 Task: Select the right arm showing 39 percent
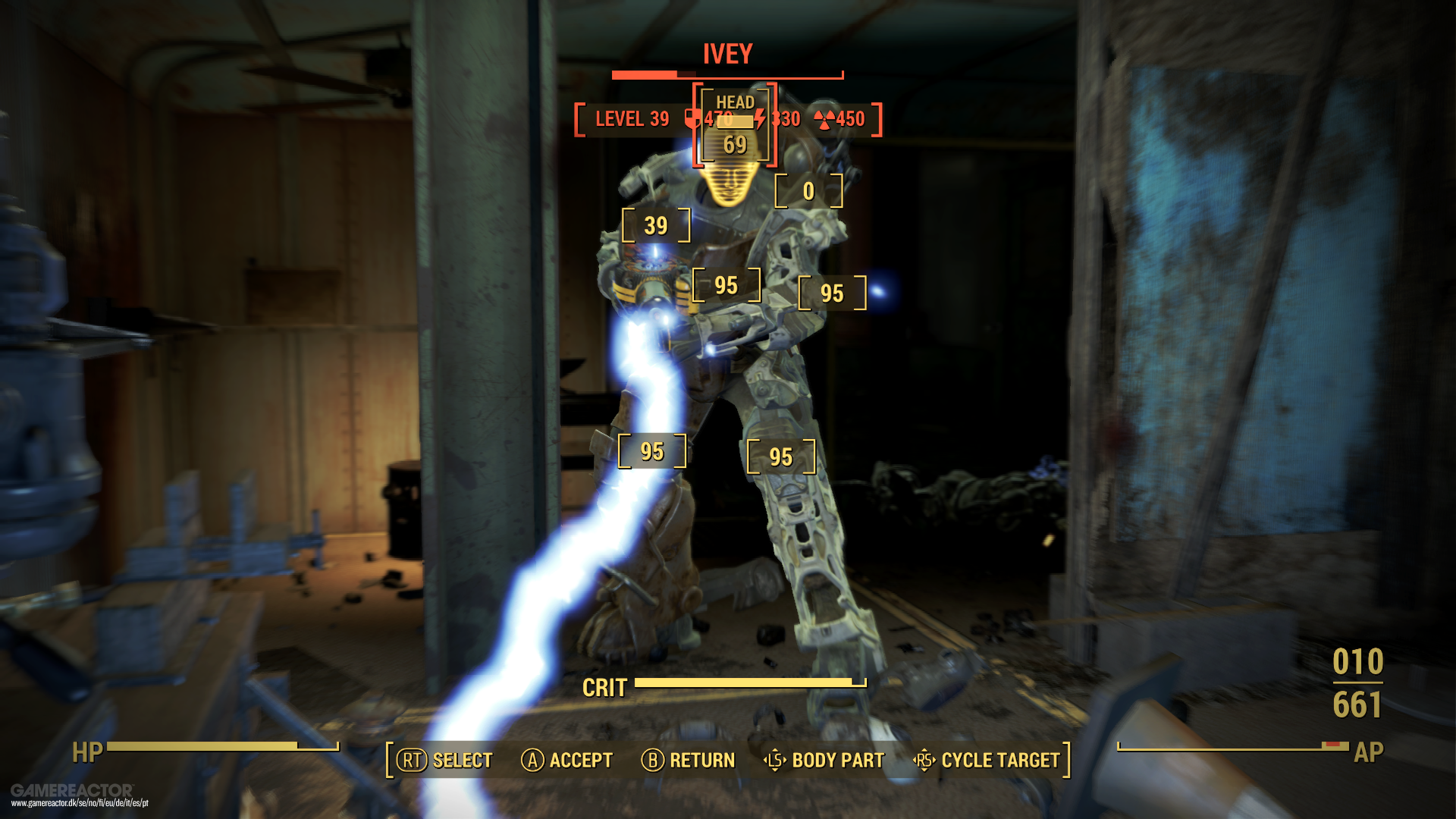point(655,224)
